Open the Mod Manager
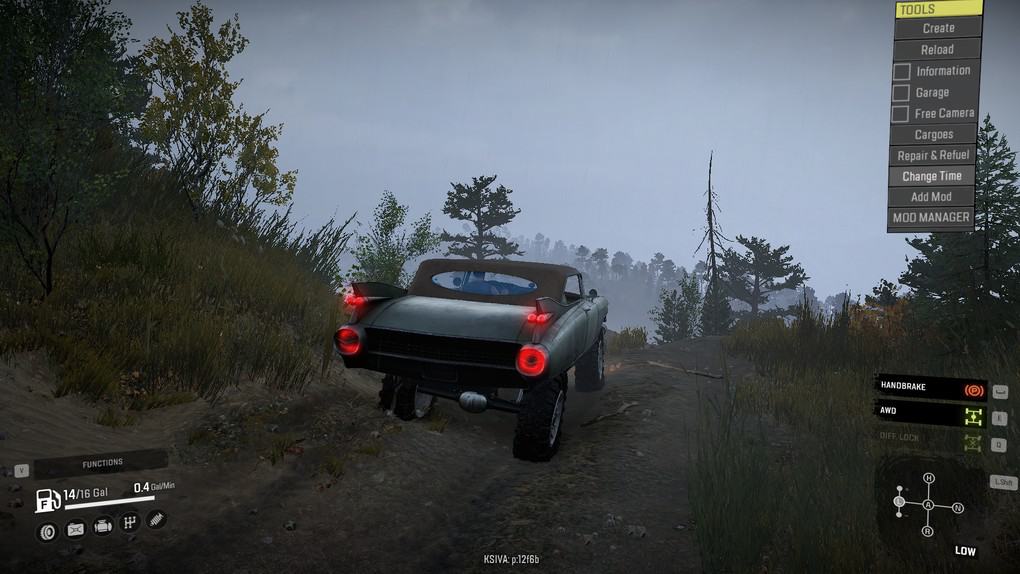 tap(930, 217)
